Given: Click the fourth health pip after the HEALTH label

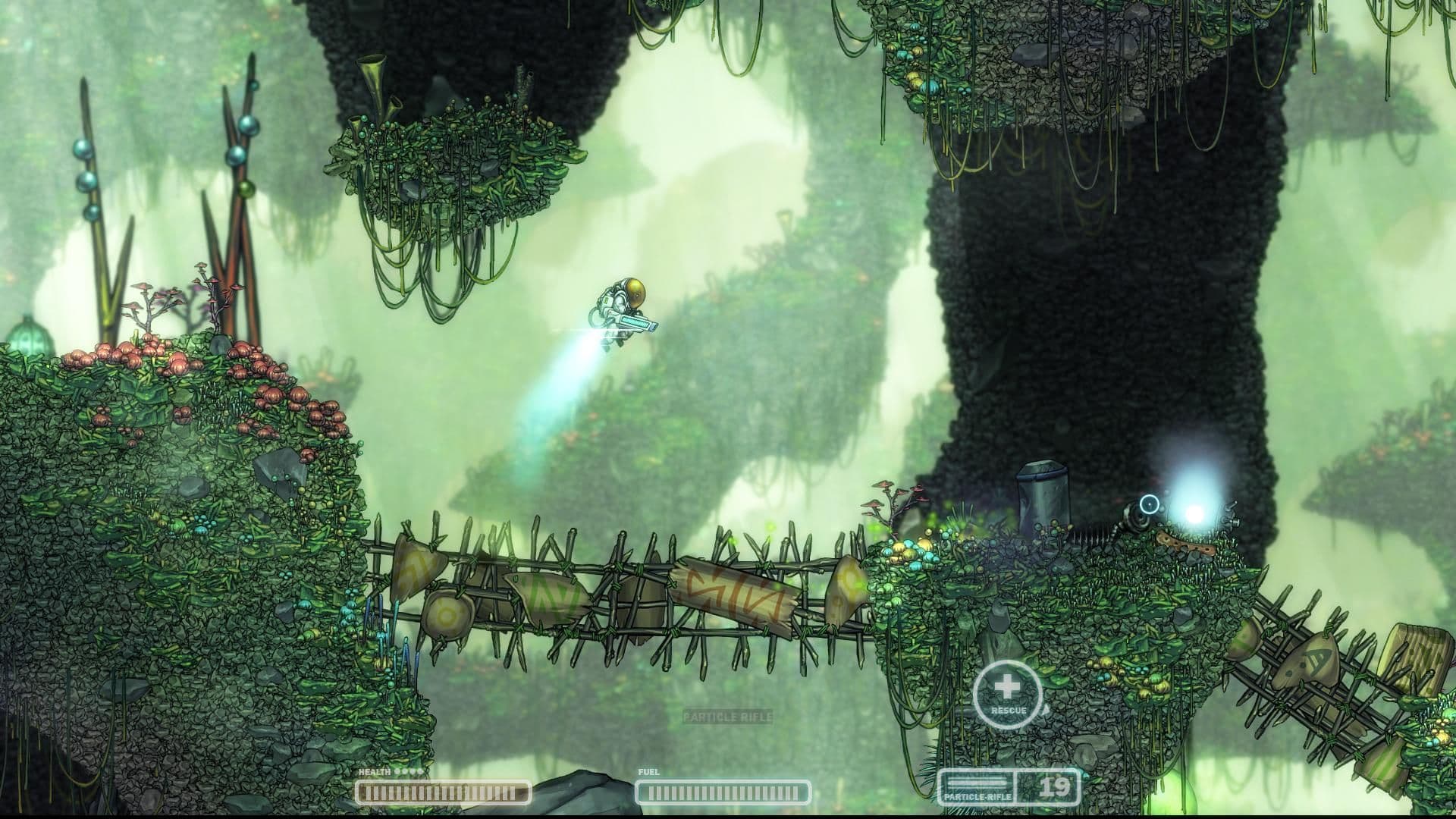Looking at the screenshot, I should tap(419, 772).
